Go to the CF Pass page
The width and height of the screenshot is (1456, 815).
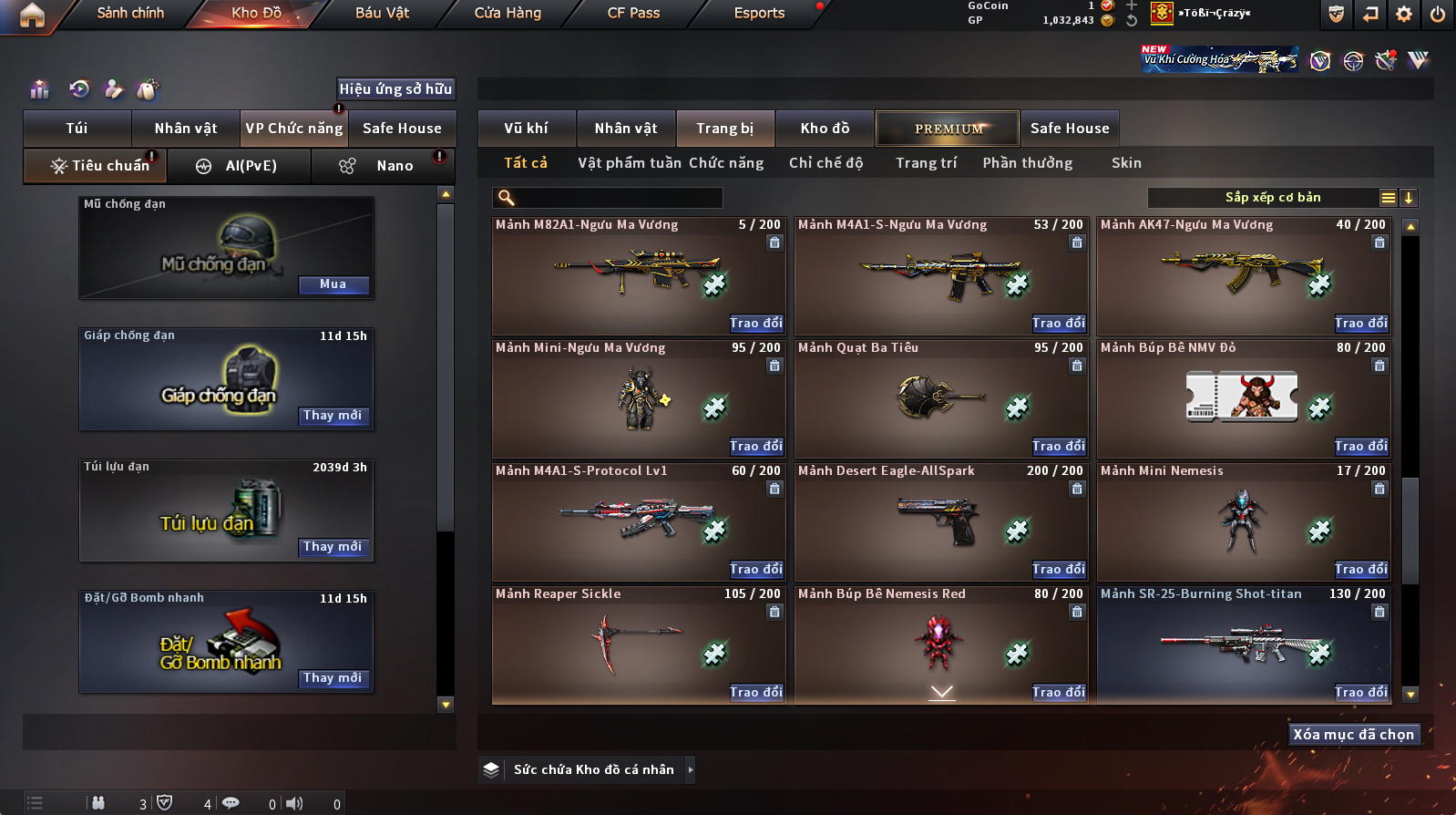click(633, 13)
